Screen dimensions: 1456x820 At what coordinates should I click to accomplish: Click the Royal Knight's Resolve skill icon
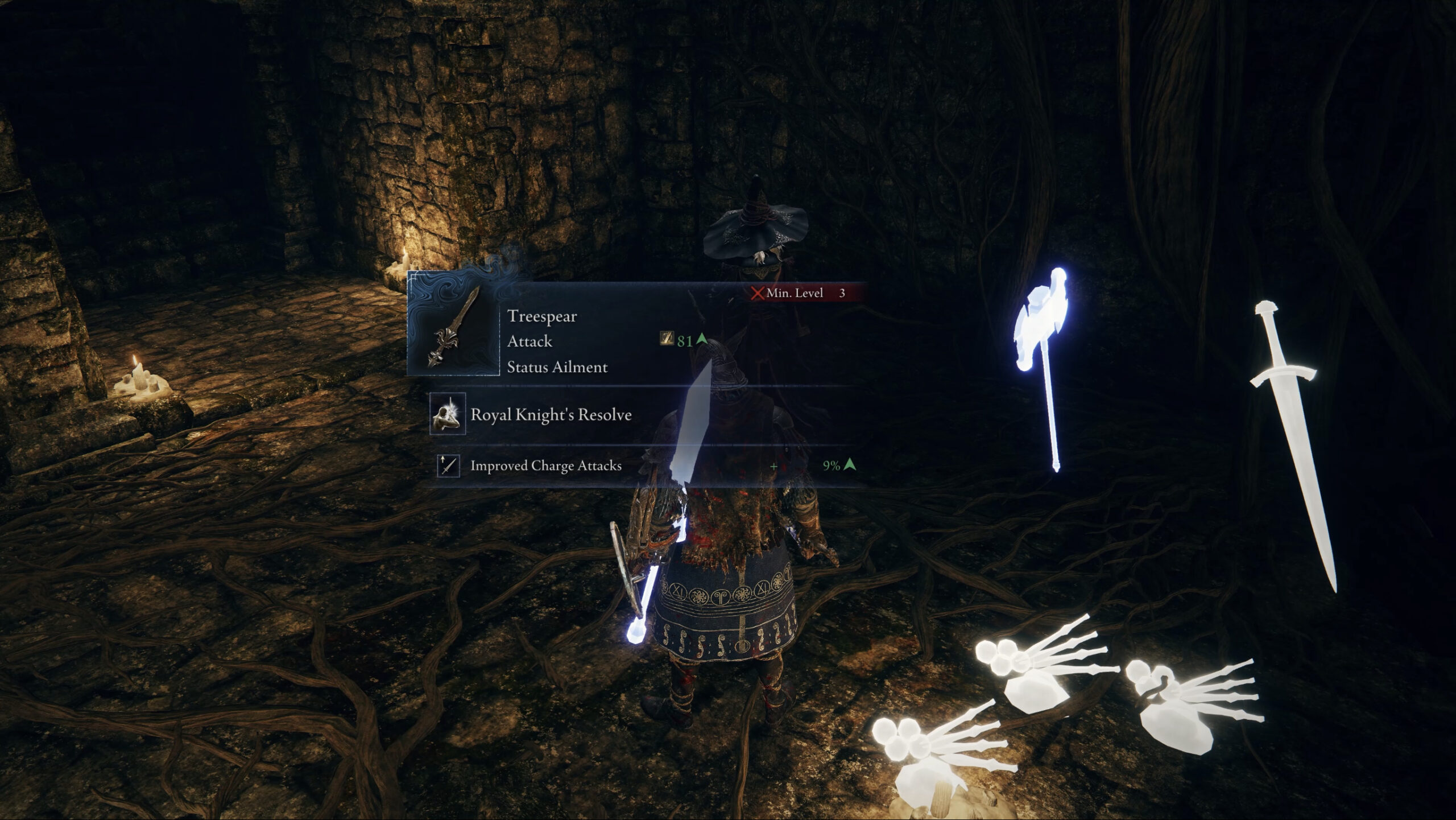coord(447,414)
